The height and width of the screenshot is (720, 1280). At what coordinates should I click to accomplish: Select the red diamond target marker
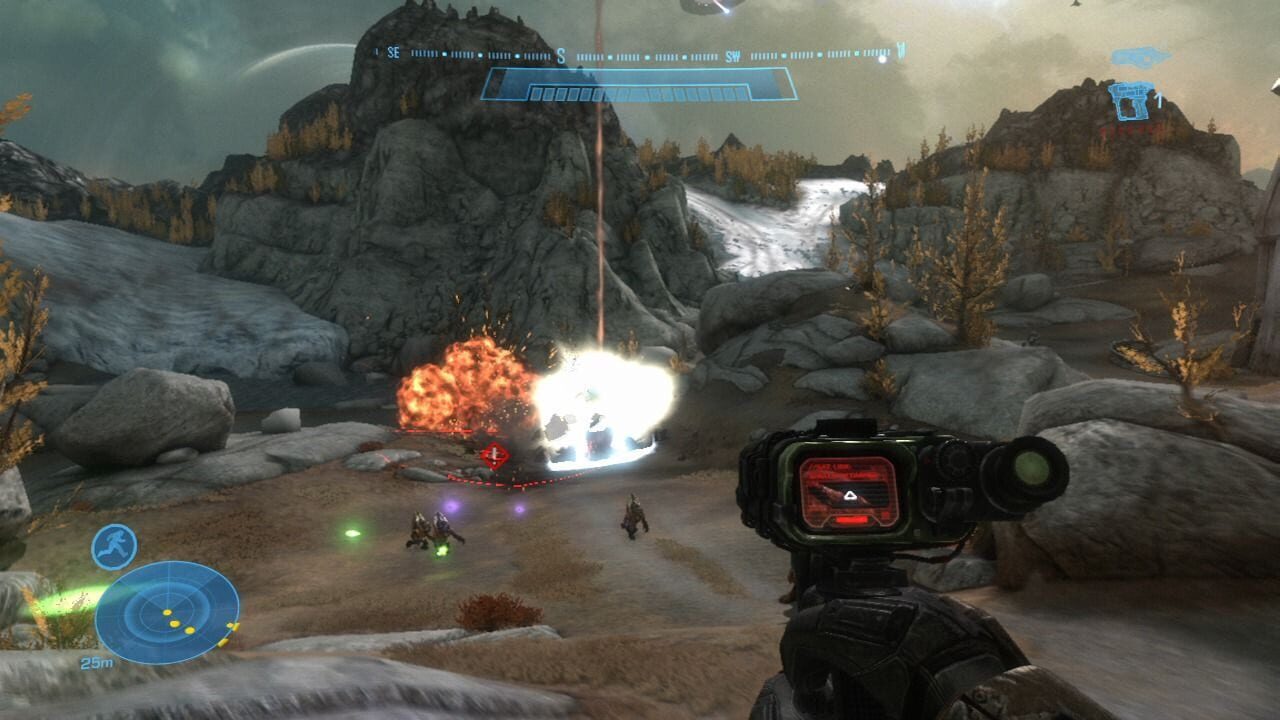[493, 457]
